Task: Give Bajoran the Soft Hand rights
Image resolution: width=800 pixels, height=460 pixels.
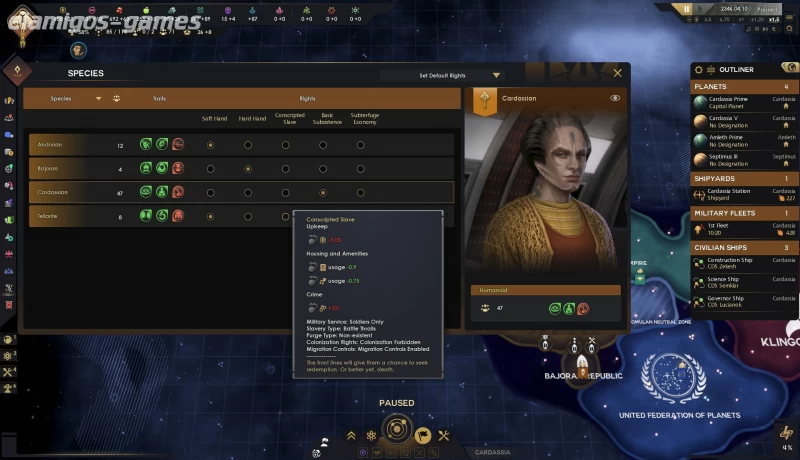Action: pos(210,169)
